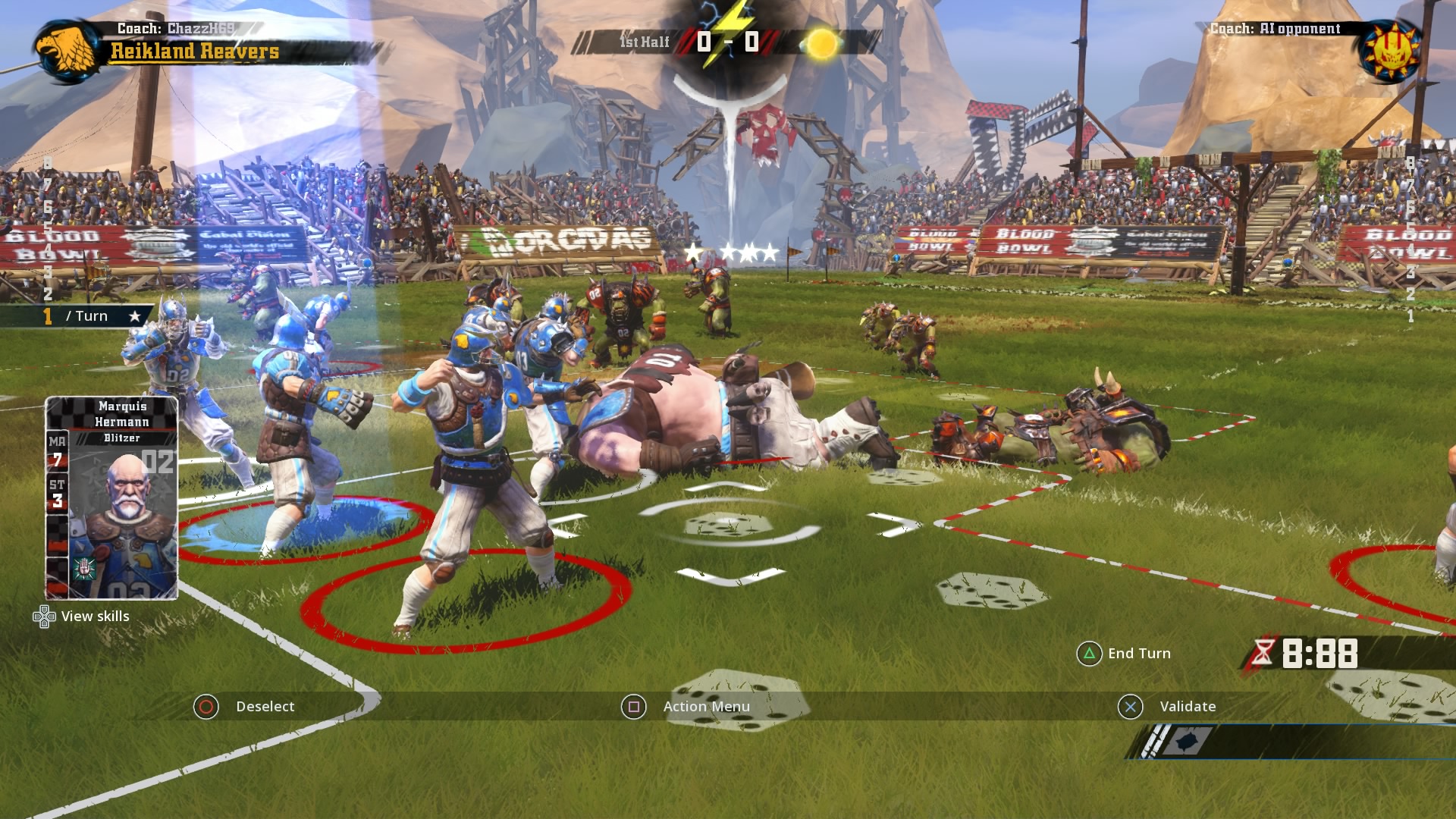1456x819 pixels.
Task: Click the d-pad icon next to View skills
Action: tap(44, 617)
